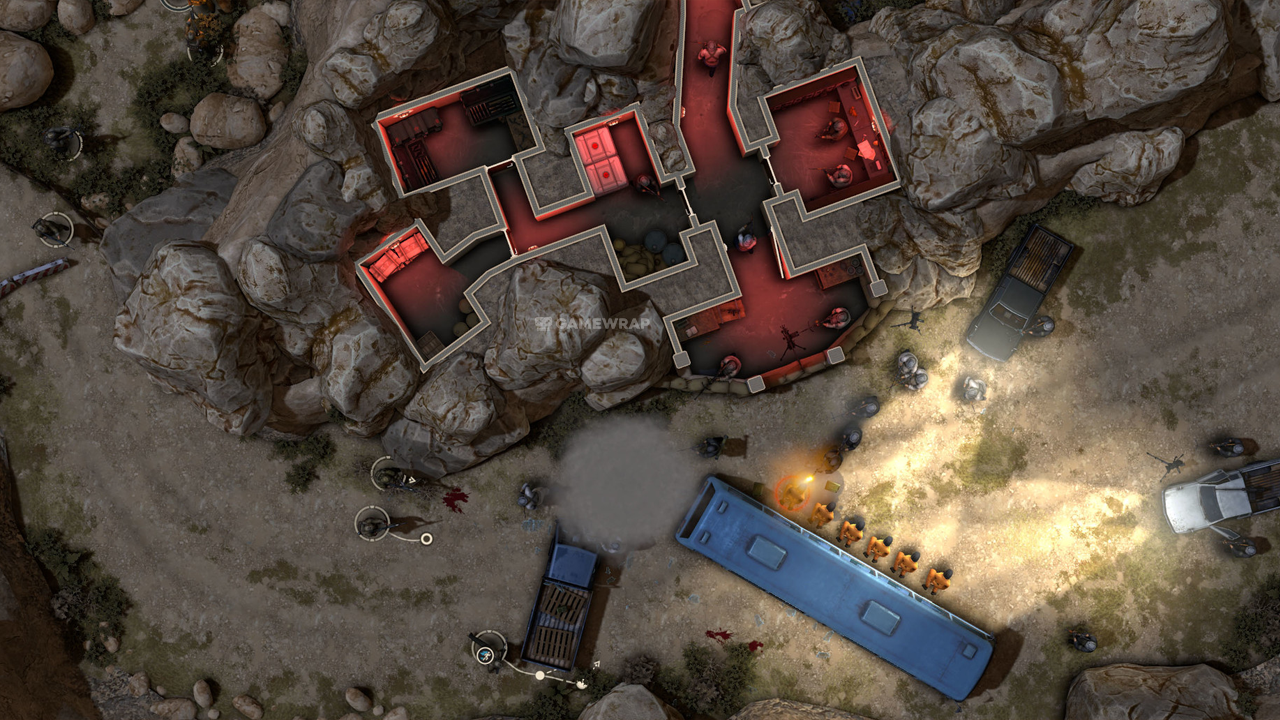
Task: Select the trooper linked to the ring waypoint
Action: tap(373, 522)
